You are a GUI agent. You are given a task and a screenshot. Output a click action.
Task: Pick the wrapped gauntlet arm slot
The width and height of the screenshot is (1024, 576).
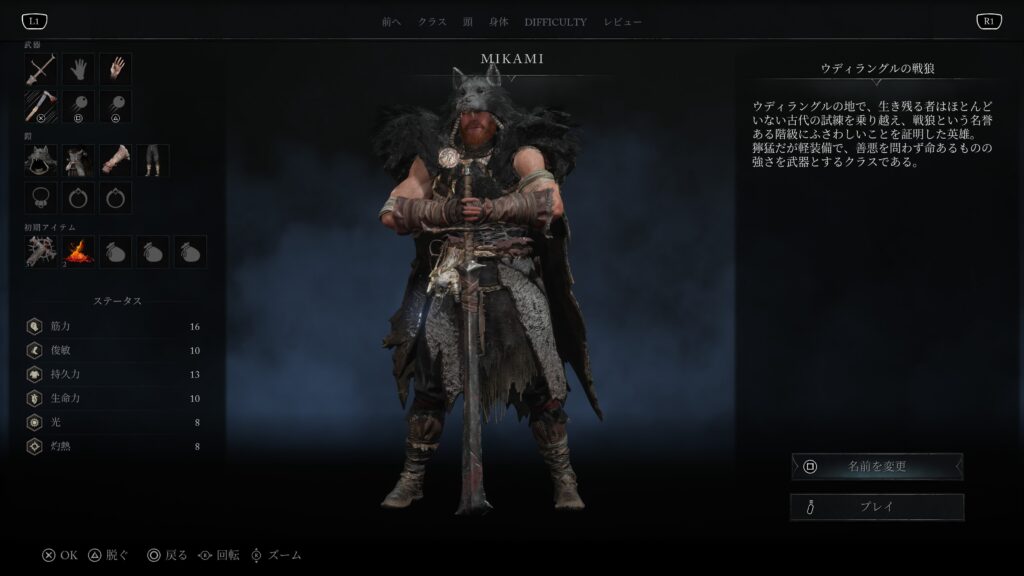pyautogui.click(x=116, y=160)
